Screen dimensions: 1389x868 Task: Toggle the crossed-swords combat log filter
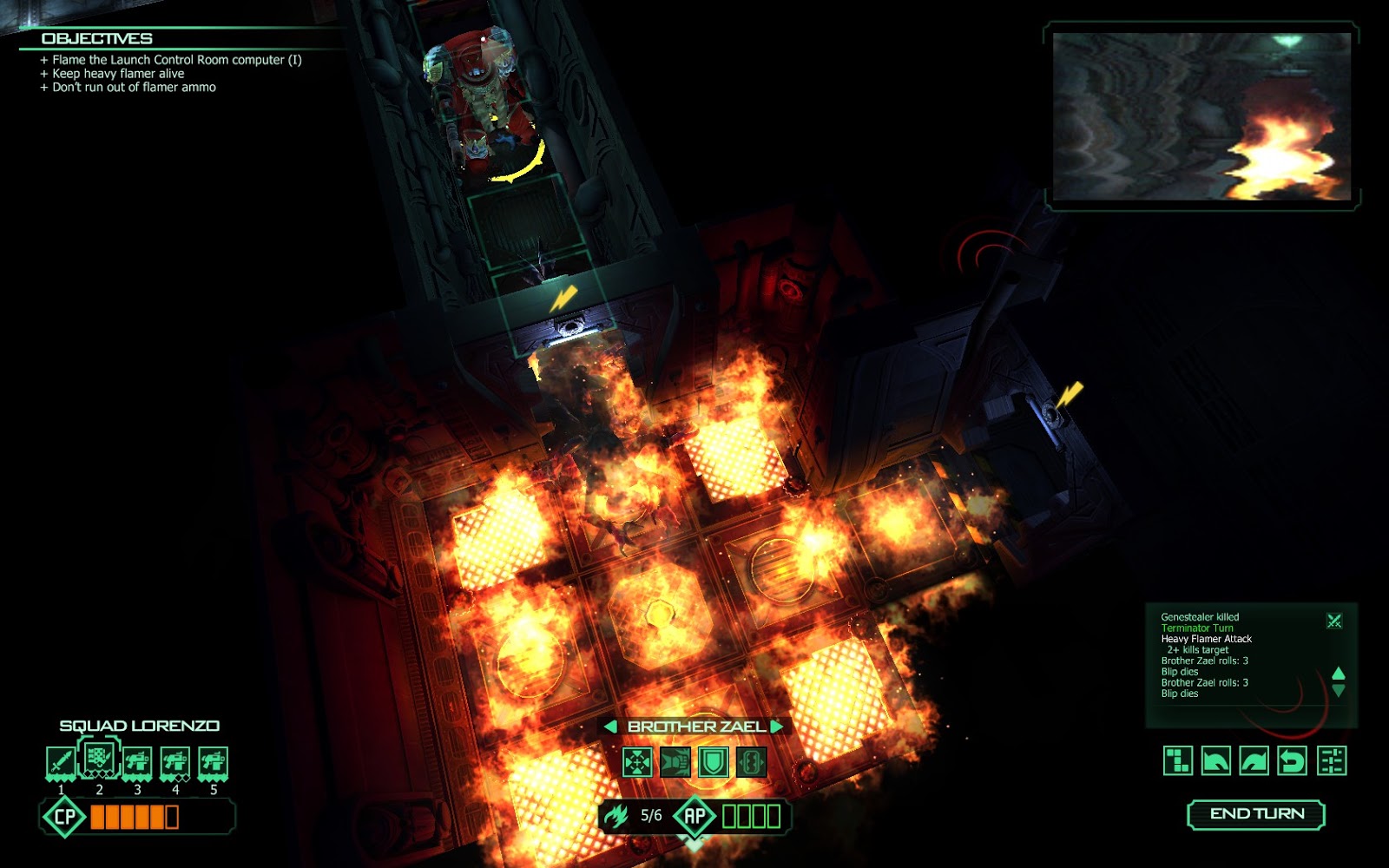1334,621
